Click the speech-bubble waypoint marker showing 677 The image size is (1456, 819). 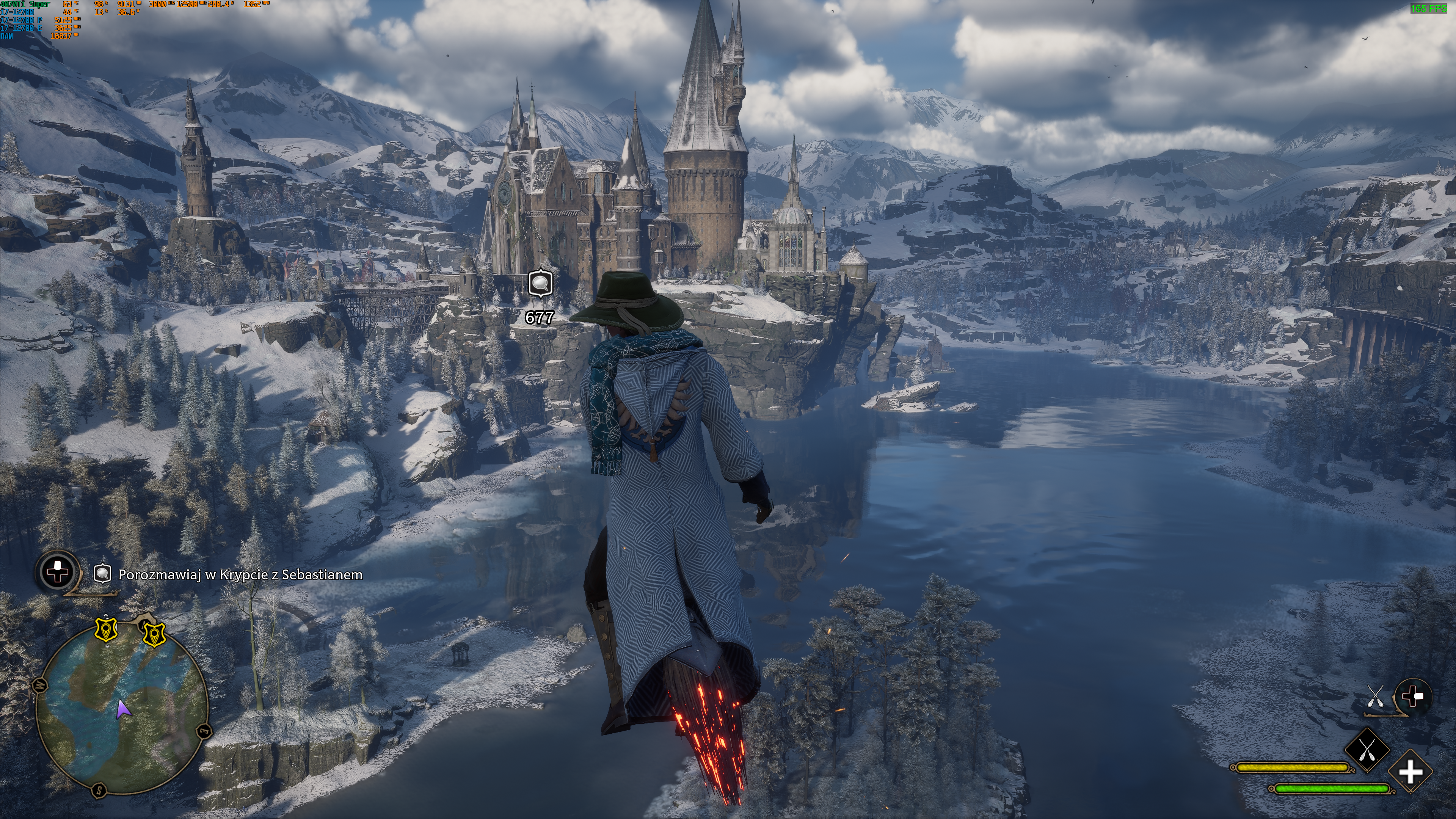(540, 282)
